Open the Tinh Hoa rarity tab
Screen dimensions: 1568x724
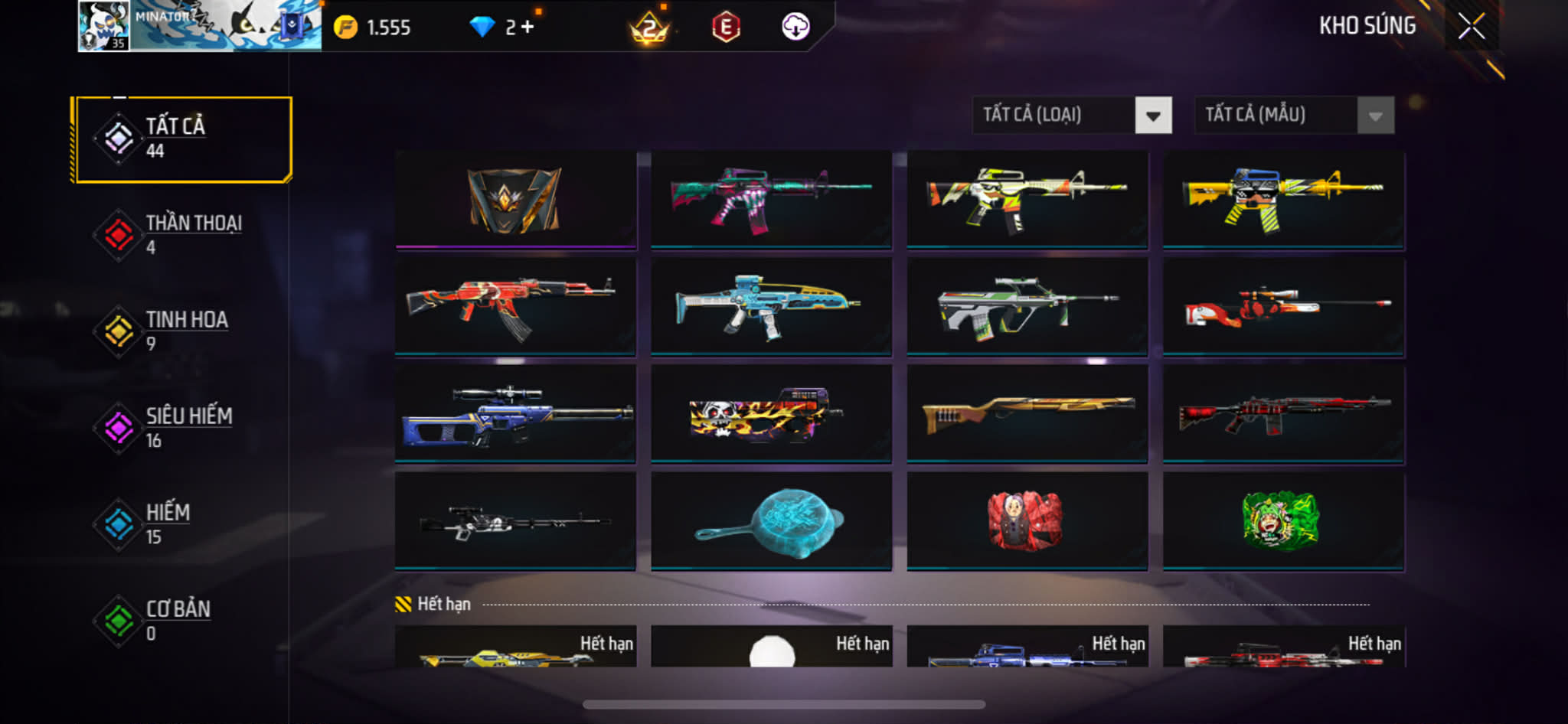click(183, 331)
